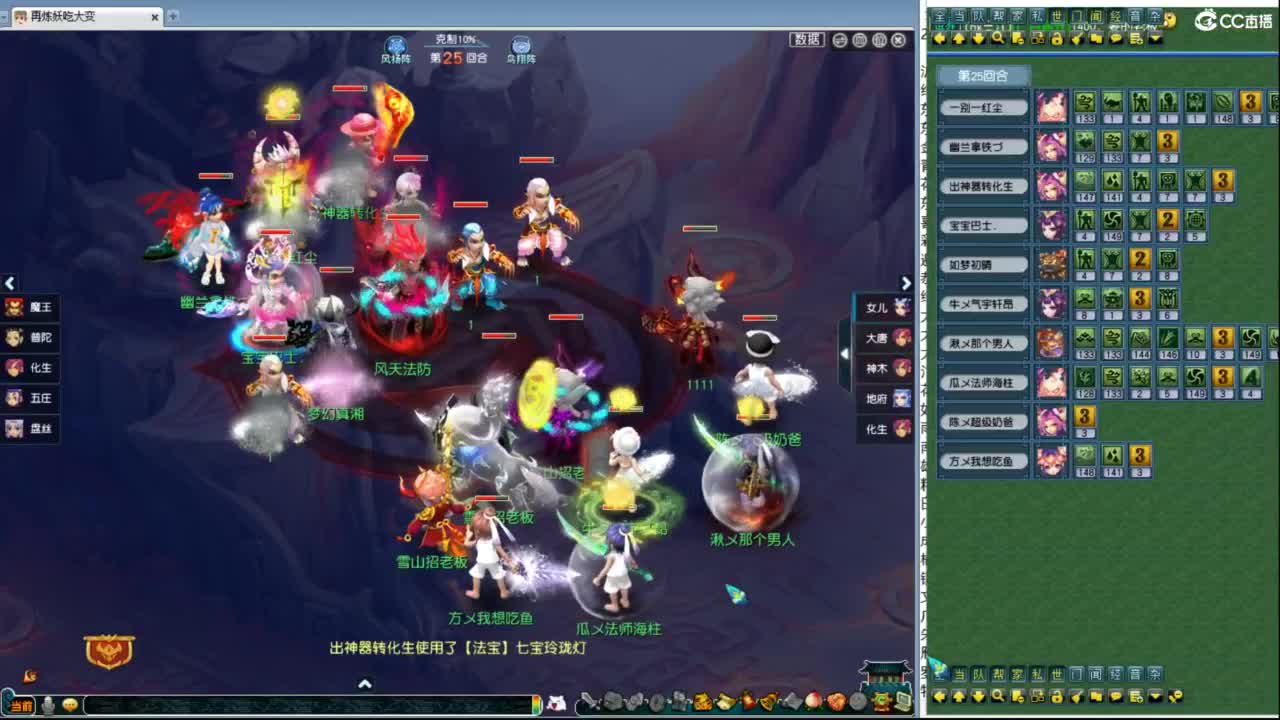The width and height of the screenshot is (1280, 720).
Task: Toggle the round button beside the 数据 button
Action: pos(839,40)
